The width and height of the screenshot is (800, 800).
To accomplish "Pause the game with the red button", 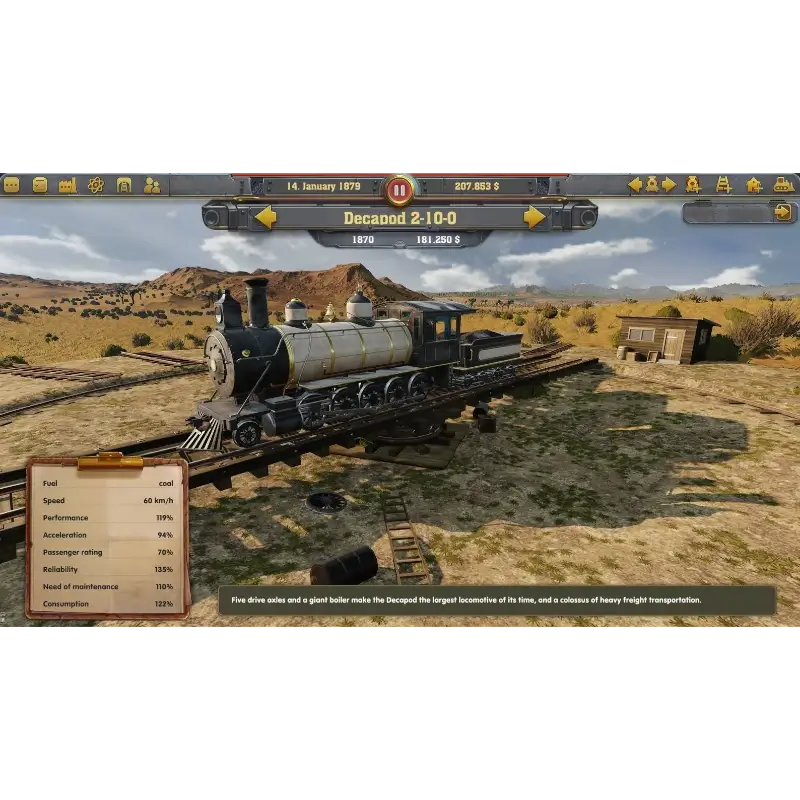I will pyautogui.click(x=399, y=188).
